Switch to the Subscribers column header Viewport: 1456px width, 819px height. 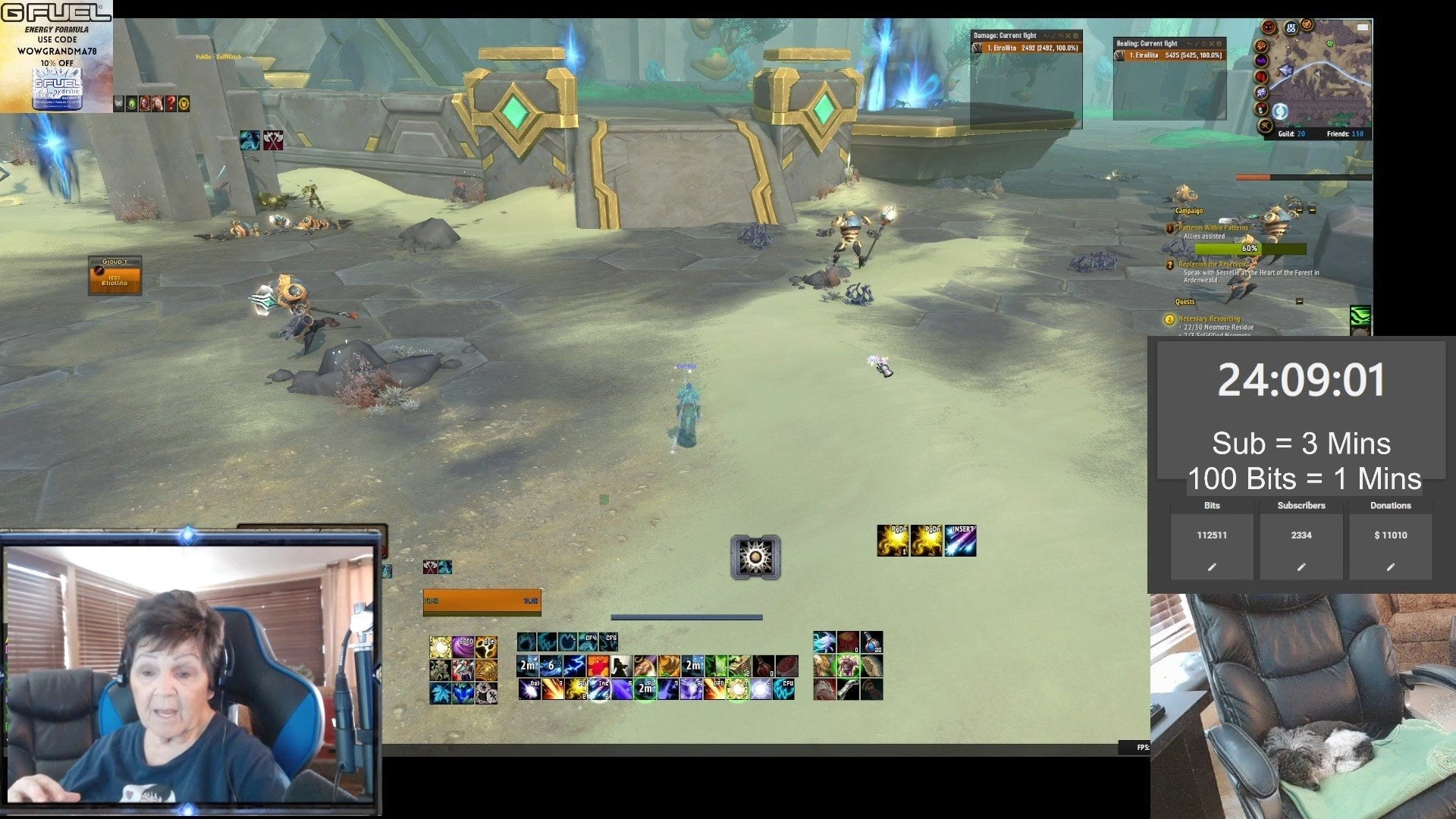point(1301,505)
